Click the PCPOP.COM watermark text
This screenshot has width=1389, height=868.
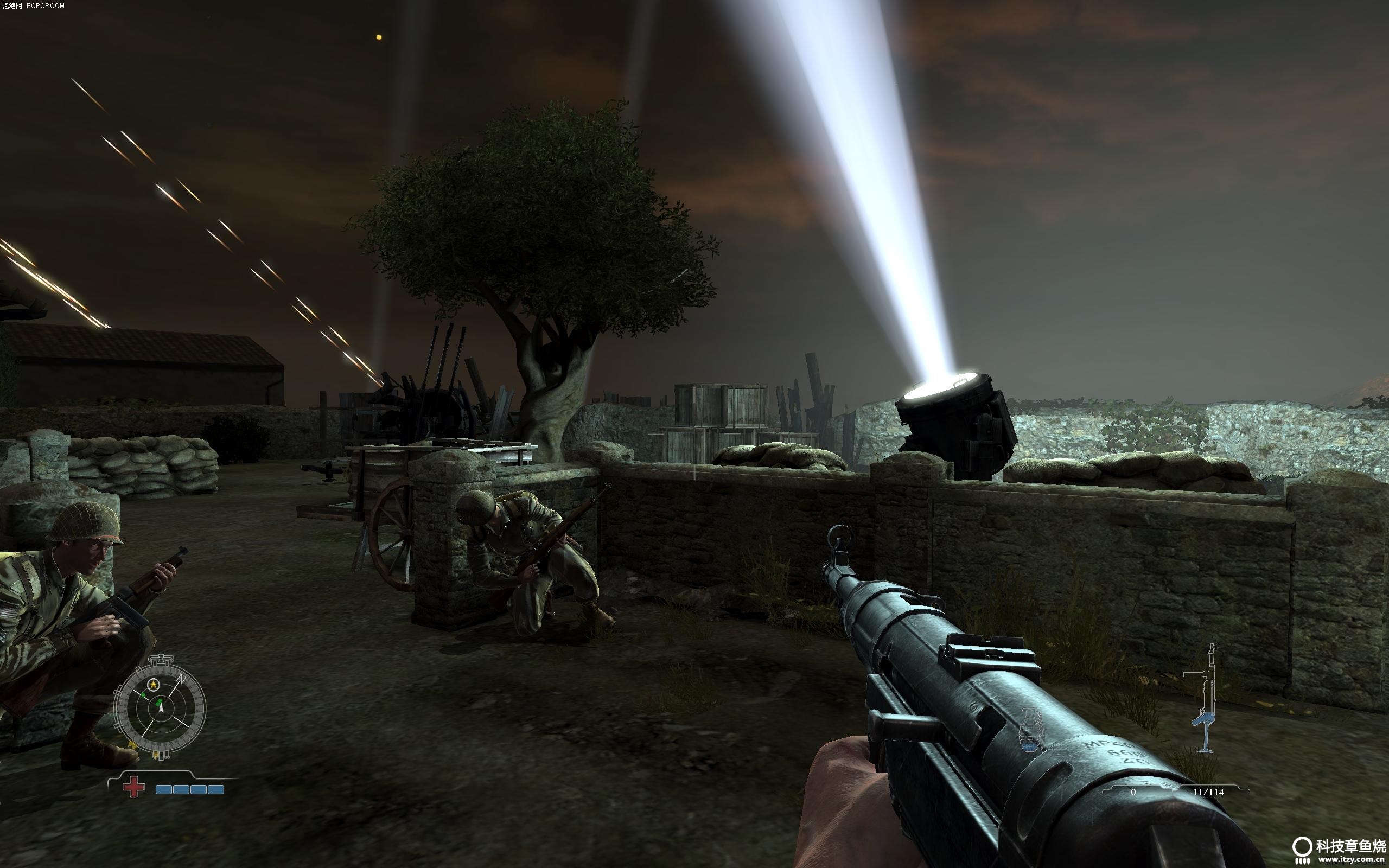point(33,6)
